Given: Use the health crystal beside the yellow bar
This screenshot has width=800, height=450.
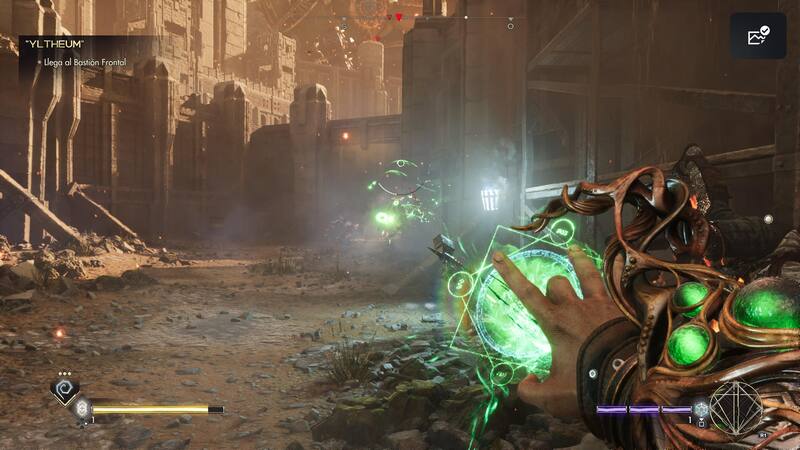Looking at the screenshot, I should click(83, 409).
